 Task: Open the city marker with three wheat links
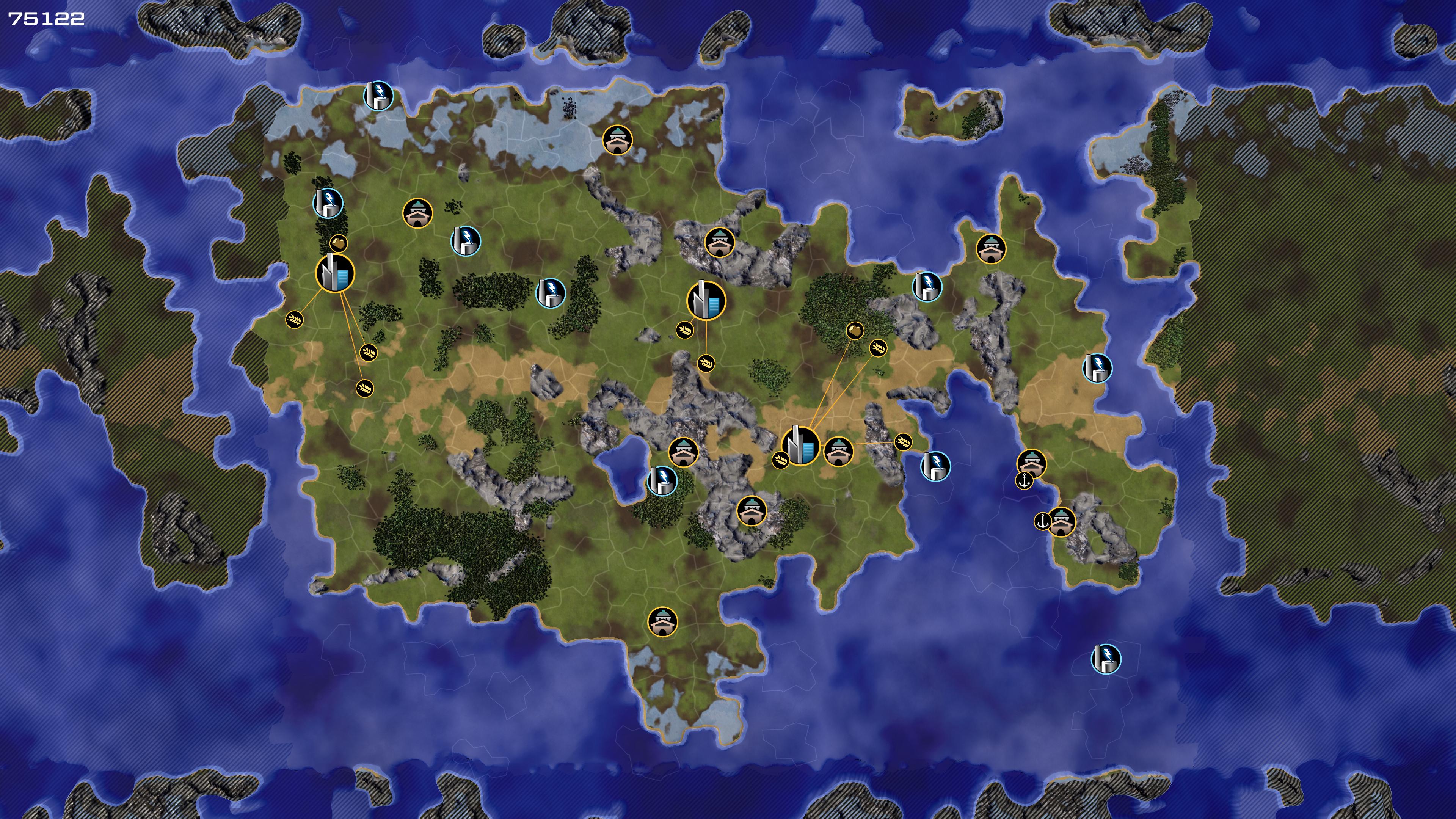click(335, 273)
